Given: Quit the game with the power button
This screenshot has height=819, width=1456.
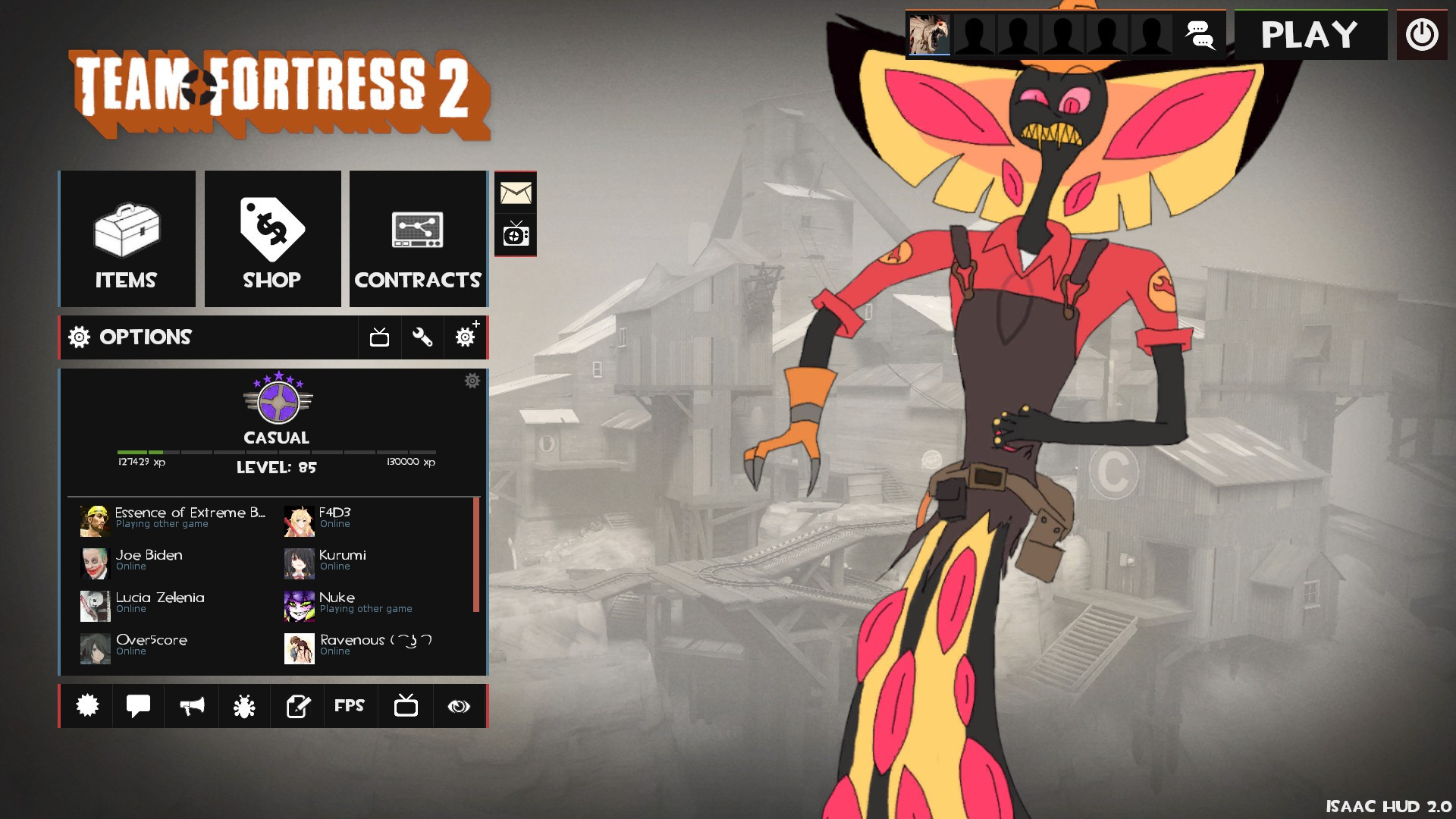Looking at the screenshot, I should [1421, 34].
